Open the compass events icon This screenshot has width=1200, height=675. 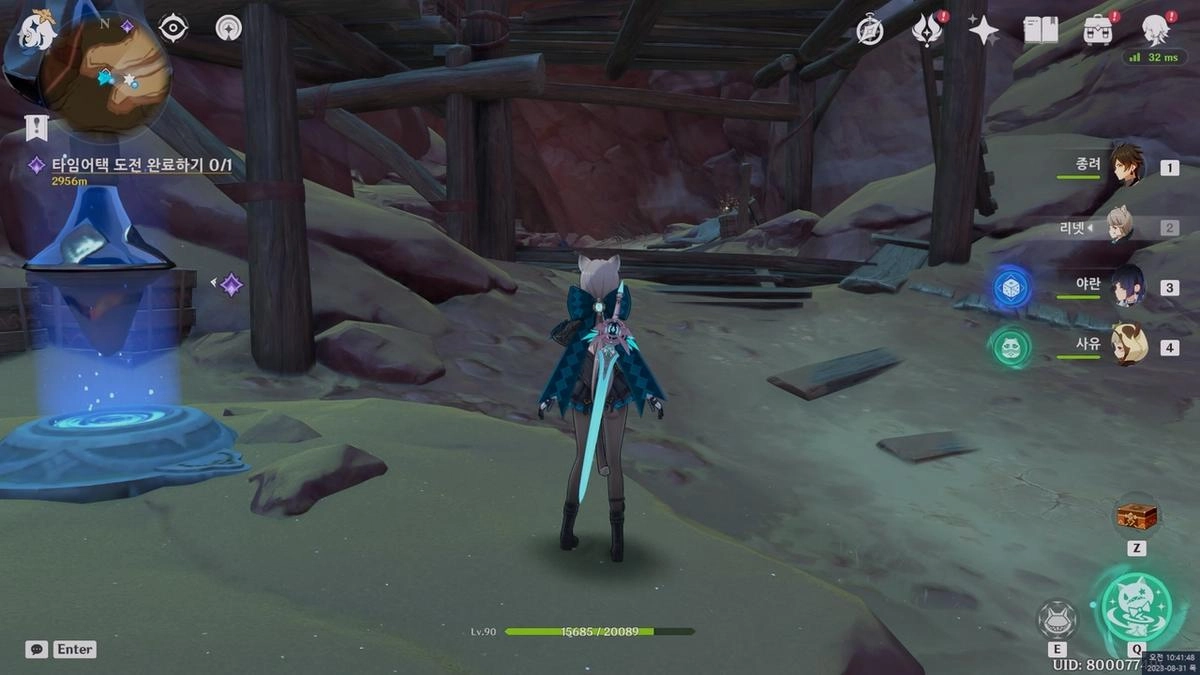870,30
